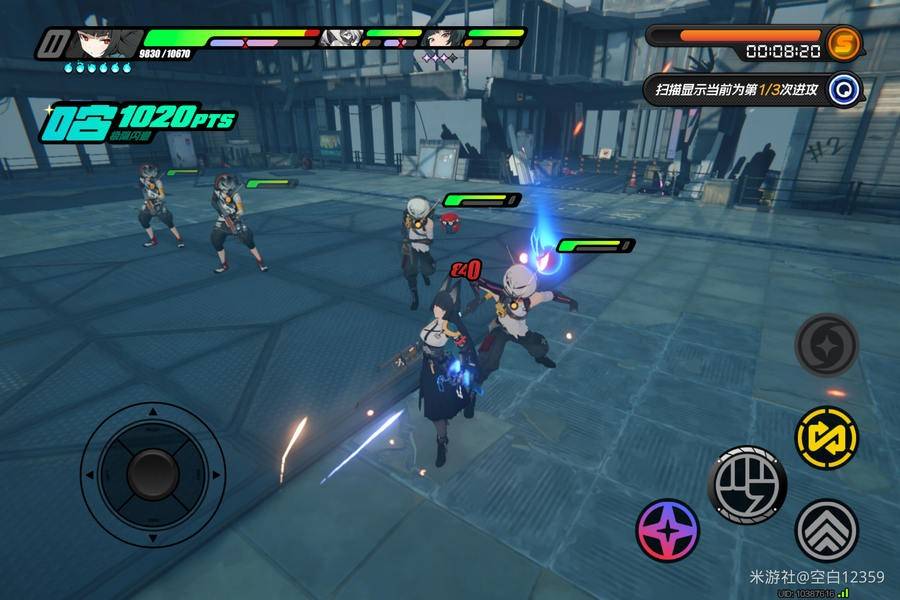Click the orange S rank badge
The image size is (900, 600).
click(x=845, y=42)
